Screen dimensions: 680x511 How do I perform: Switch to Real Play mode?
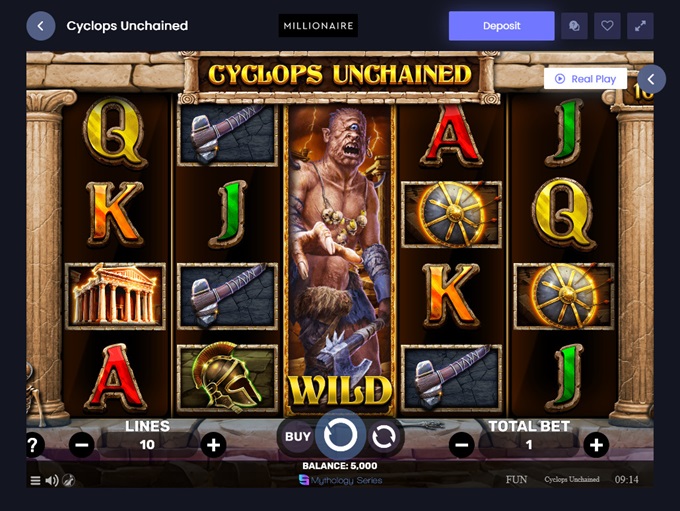point(586,79)
